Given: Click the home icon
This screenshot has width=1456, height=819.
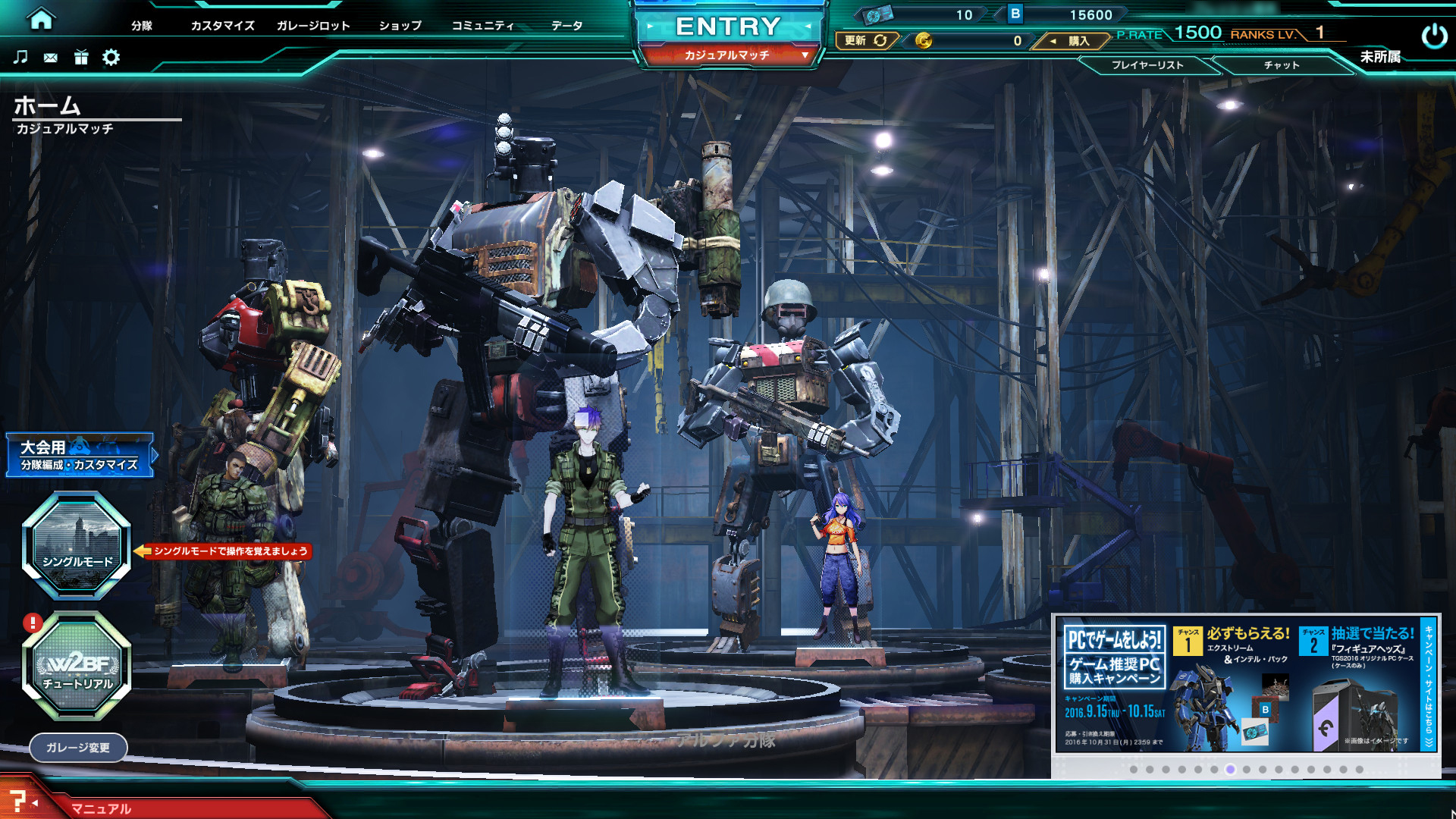Looking at the screenshot, I should pyautogui.click(x=41, y=19).
